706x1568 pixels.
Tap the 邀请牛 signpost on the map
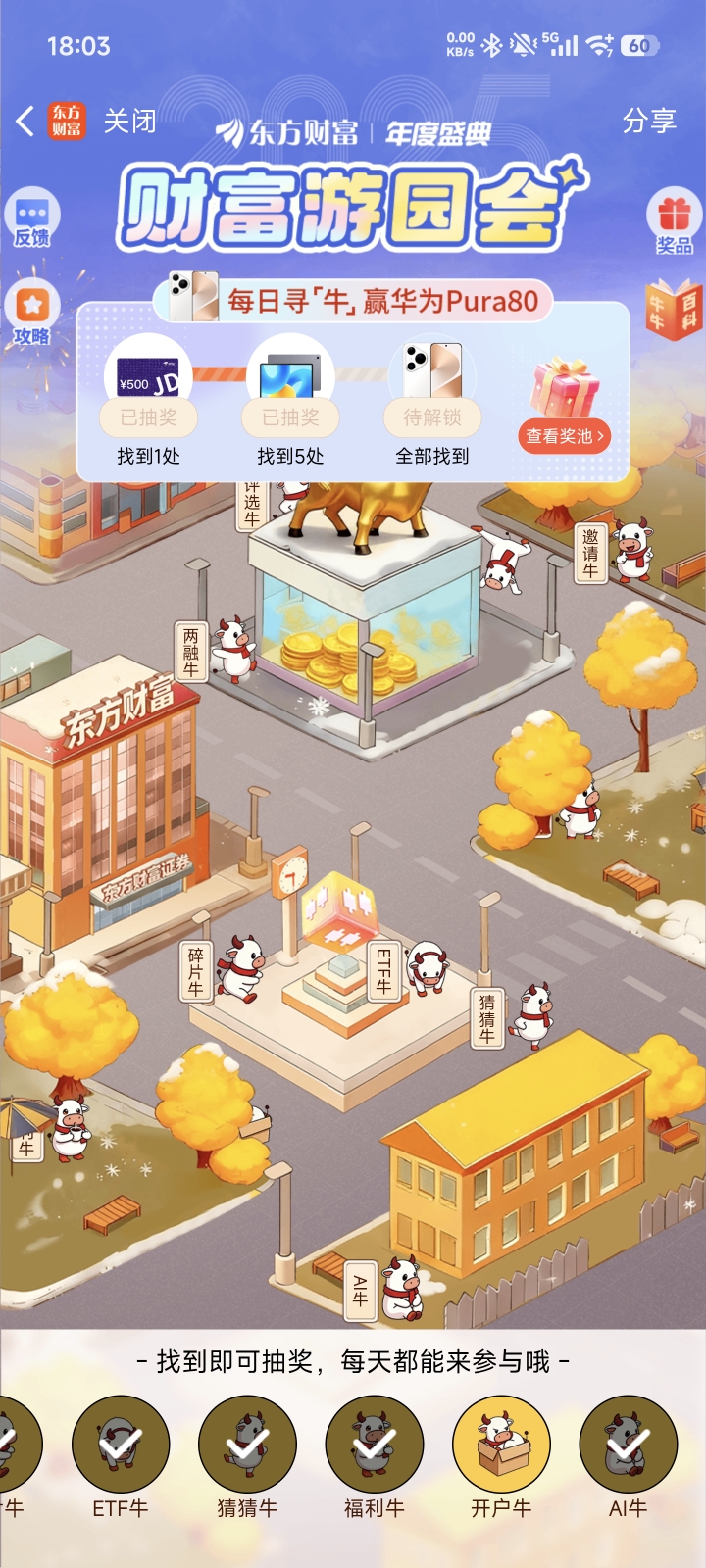click(590, 553)
